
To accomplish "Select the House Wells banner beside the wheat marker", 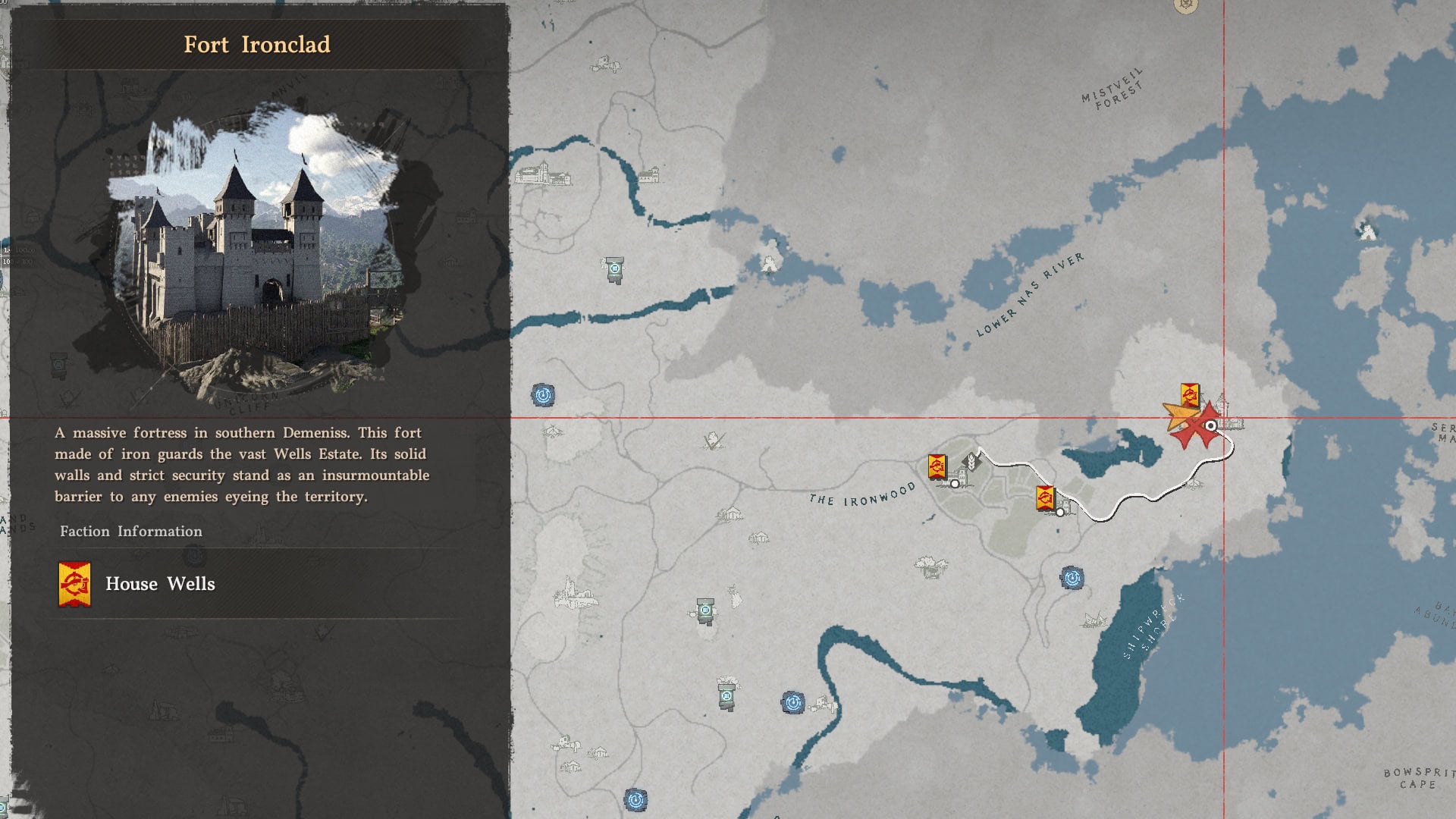I will pos(937,466).
